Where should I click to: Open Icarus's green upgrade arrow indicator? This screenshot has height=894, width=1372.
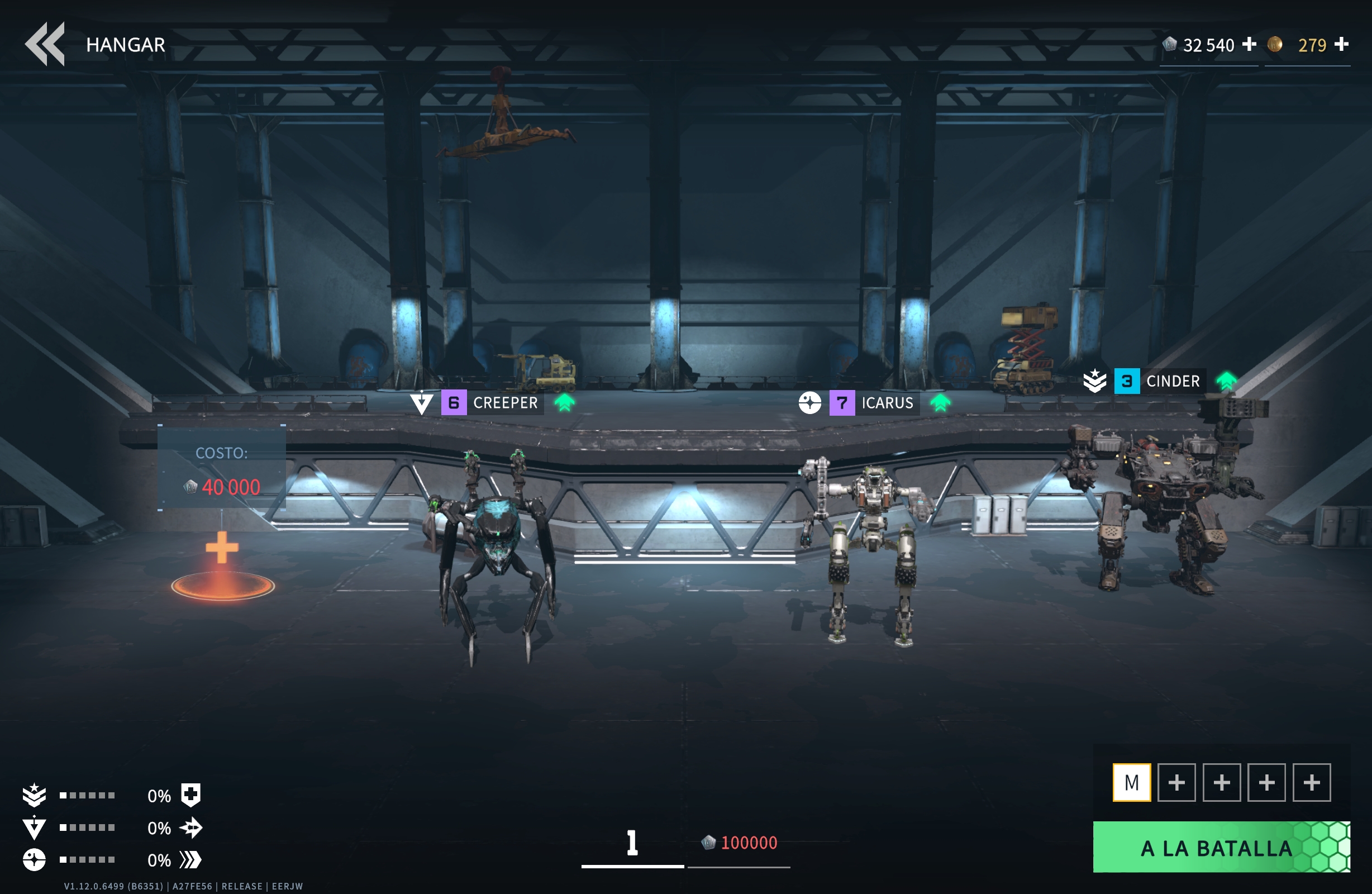(941, 403)
